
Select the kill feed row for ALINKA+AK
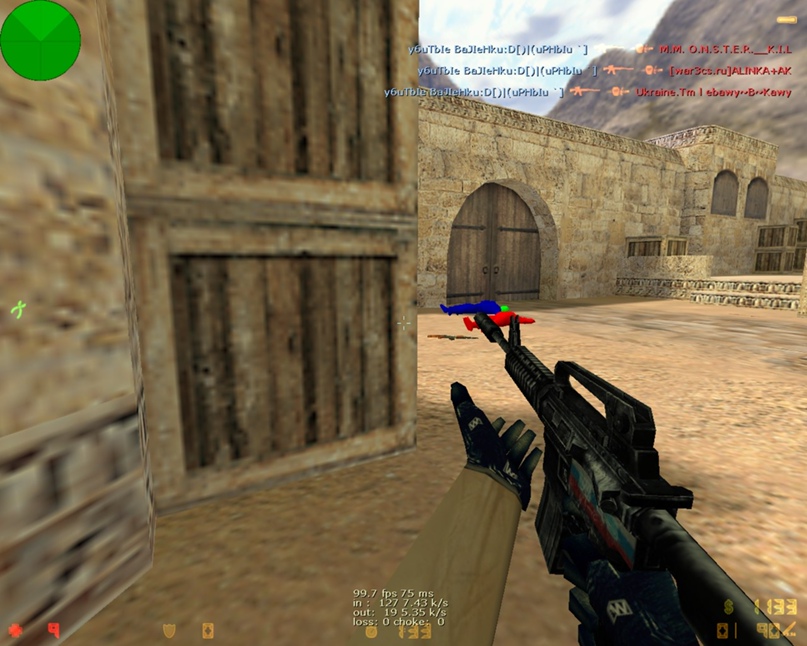click(x=588, y=70)
